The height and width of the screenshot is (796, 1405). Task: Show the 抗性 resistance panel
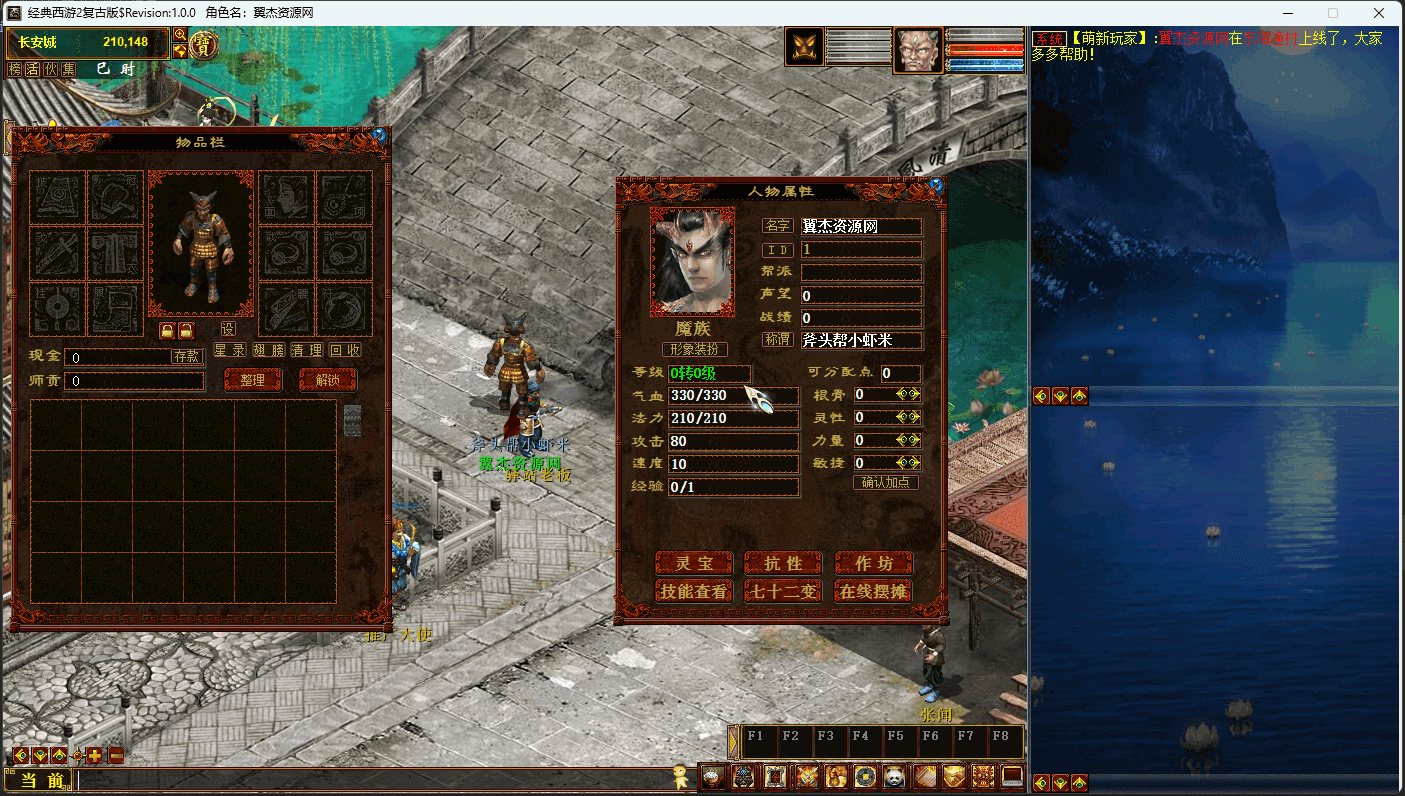click(783, 564)
